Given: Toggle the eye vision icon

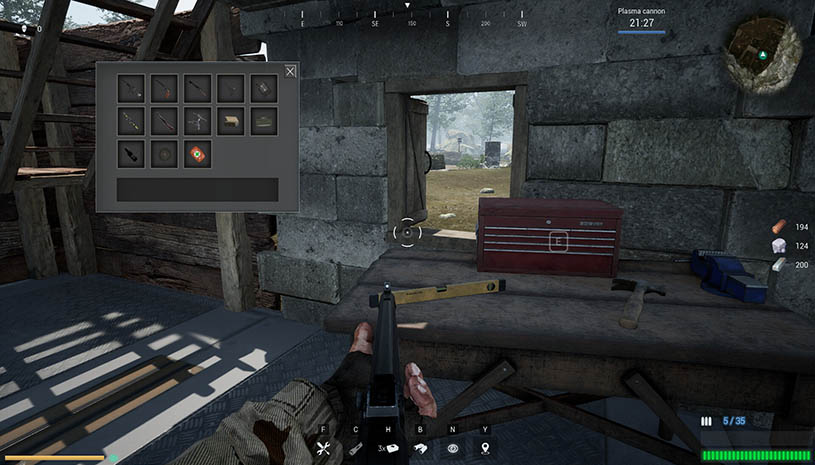Looking at the screenshot, I should 453,449.
